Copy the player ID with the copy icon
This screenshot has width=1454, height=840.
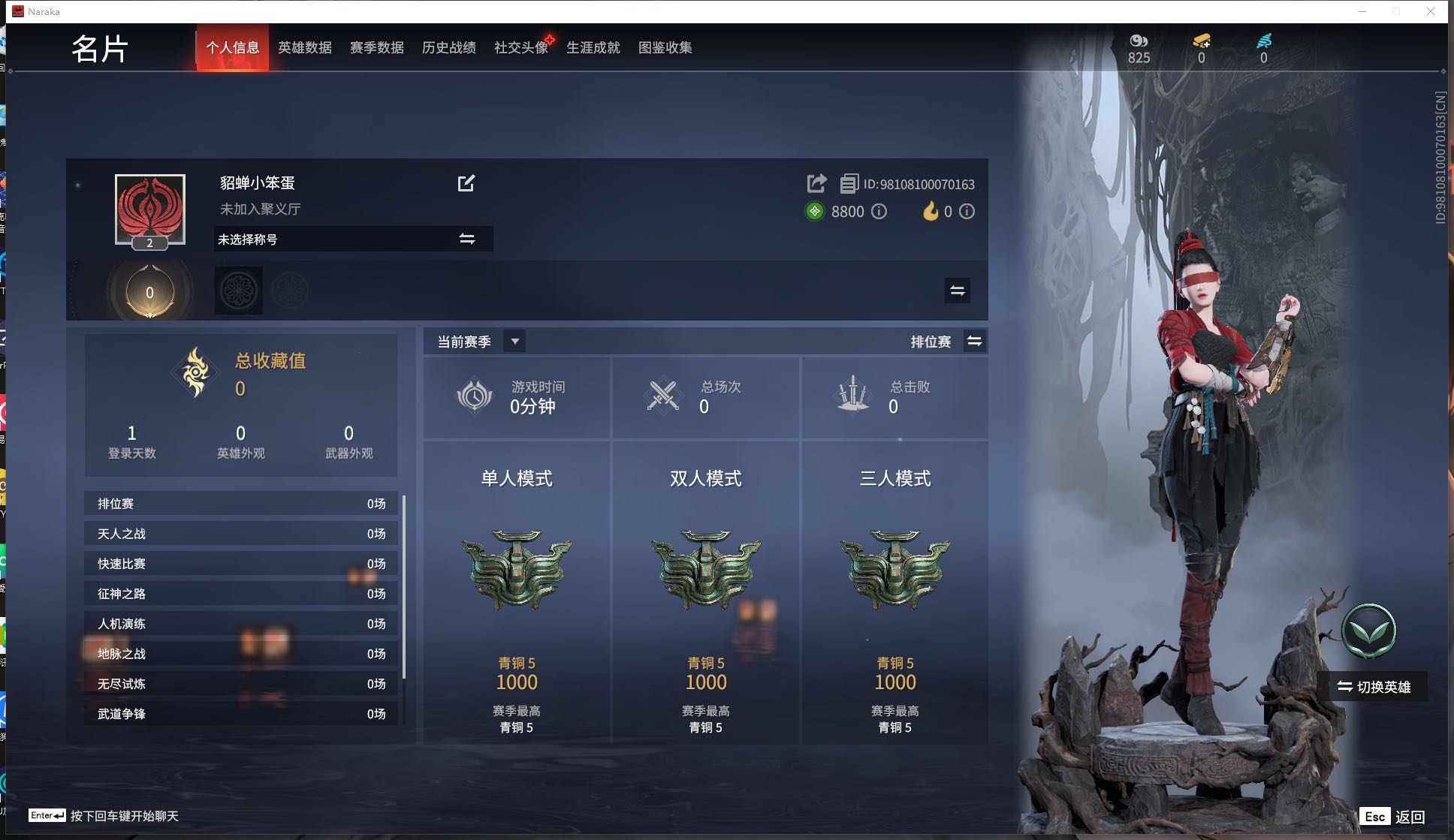[849, 183]
